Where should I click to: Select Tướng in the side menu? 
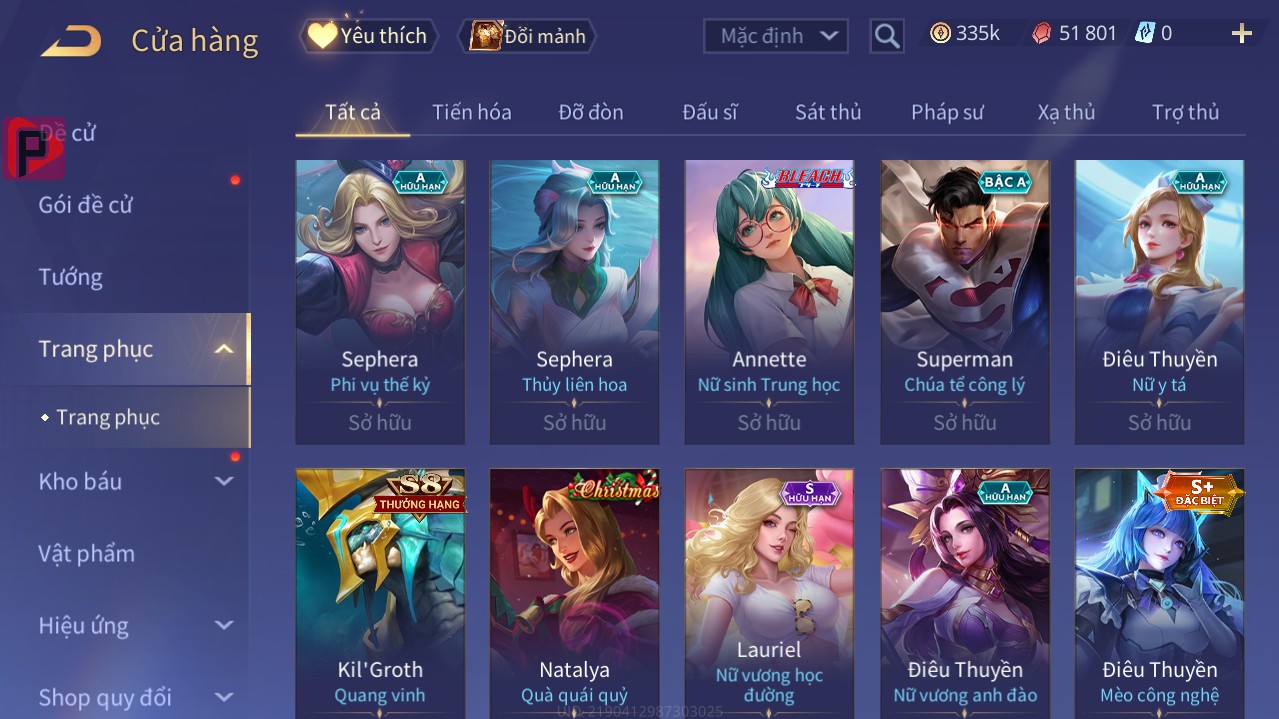[x=70, y=277]
